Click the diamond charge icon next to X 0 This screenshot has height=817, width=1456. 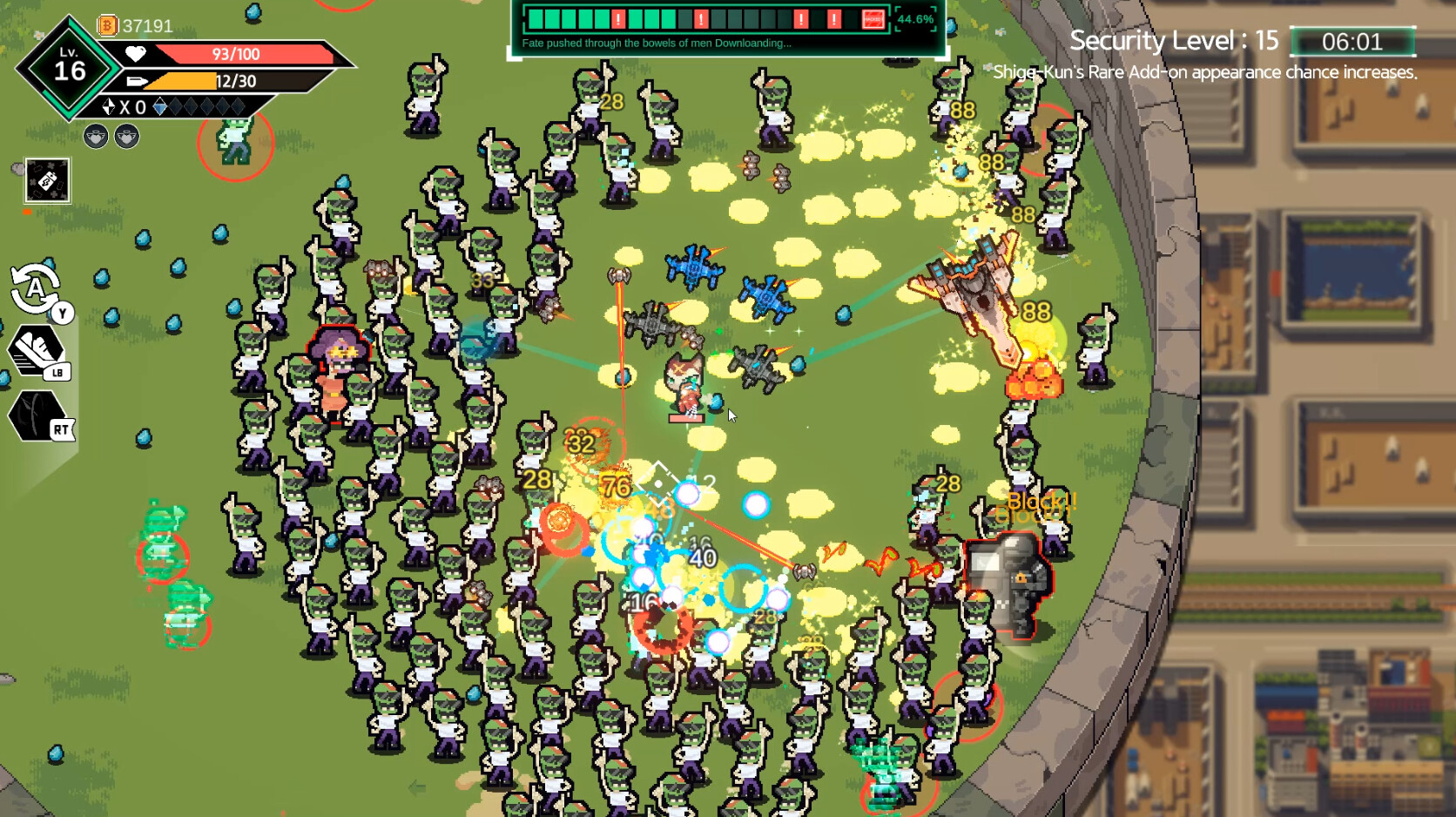tap(109, 106)
